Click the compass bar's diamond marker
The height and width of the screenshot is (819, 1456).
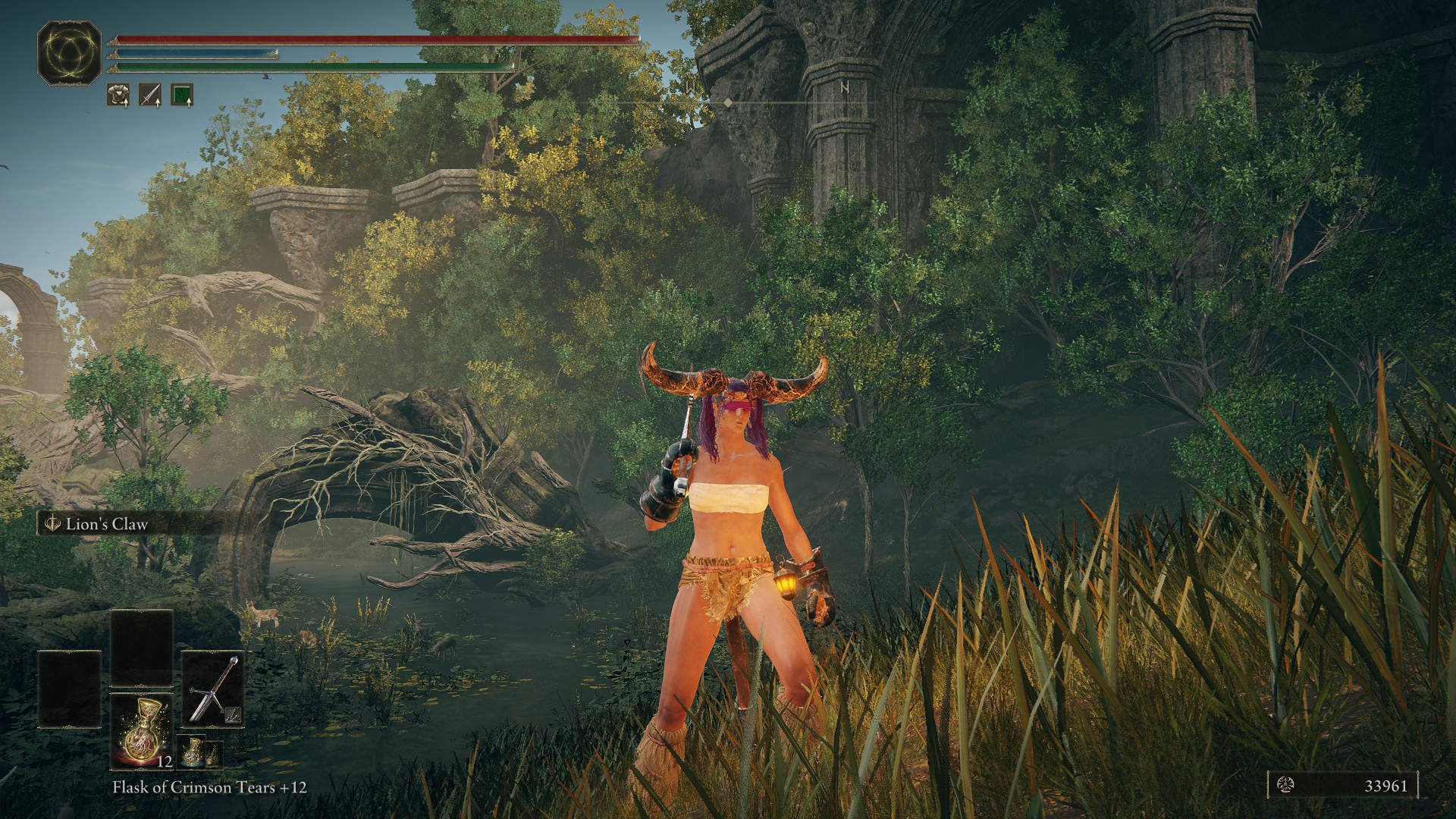coord(728,102)
